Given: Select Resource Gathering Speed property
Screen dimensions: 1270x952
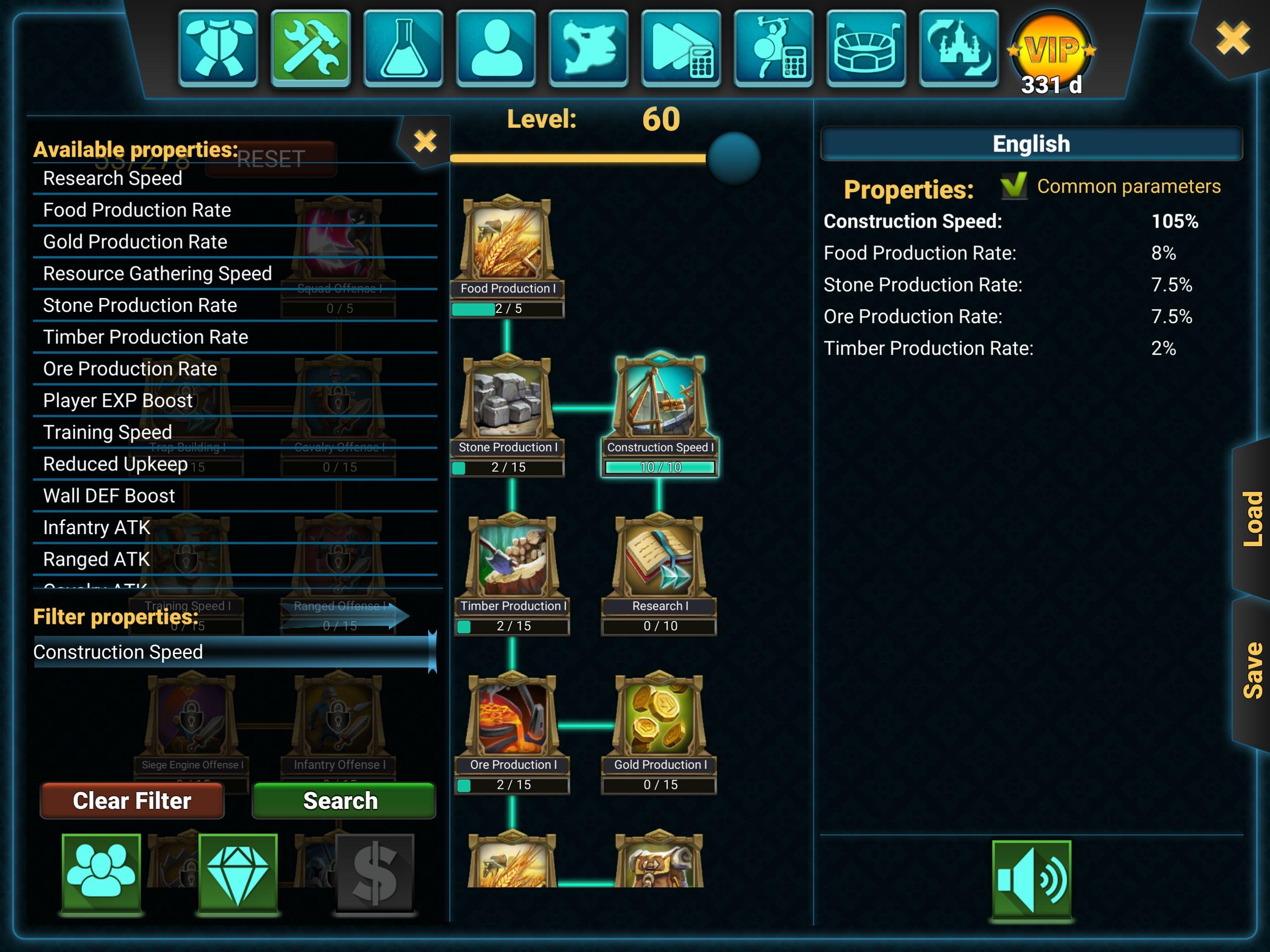Looking at the screenshot, I should pyautogui.click(x=157, y=274).
